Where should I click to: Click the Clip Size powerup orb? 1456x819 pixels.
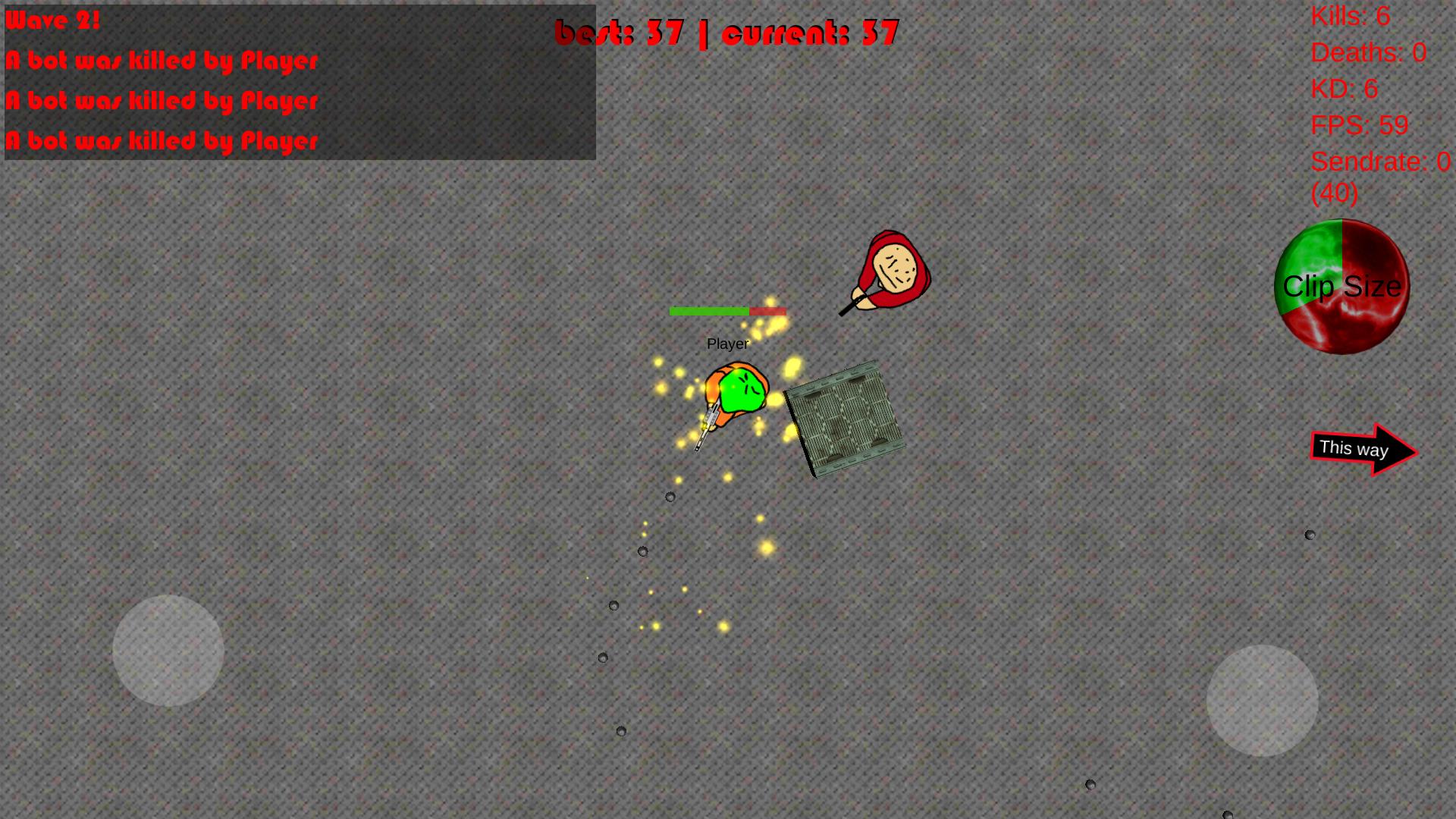pyautogui.click(x=1341, y=286)
